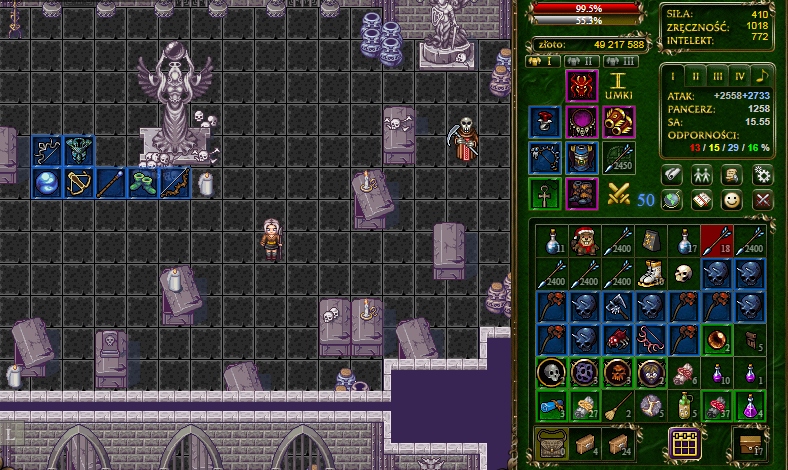Click the smiley face emote button
788x470 pixels.
[x=732, y=200]
